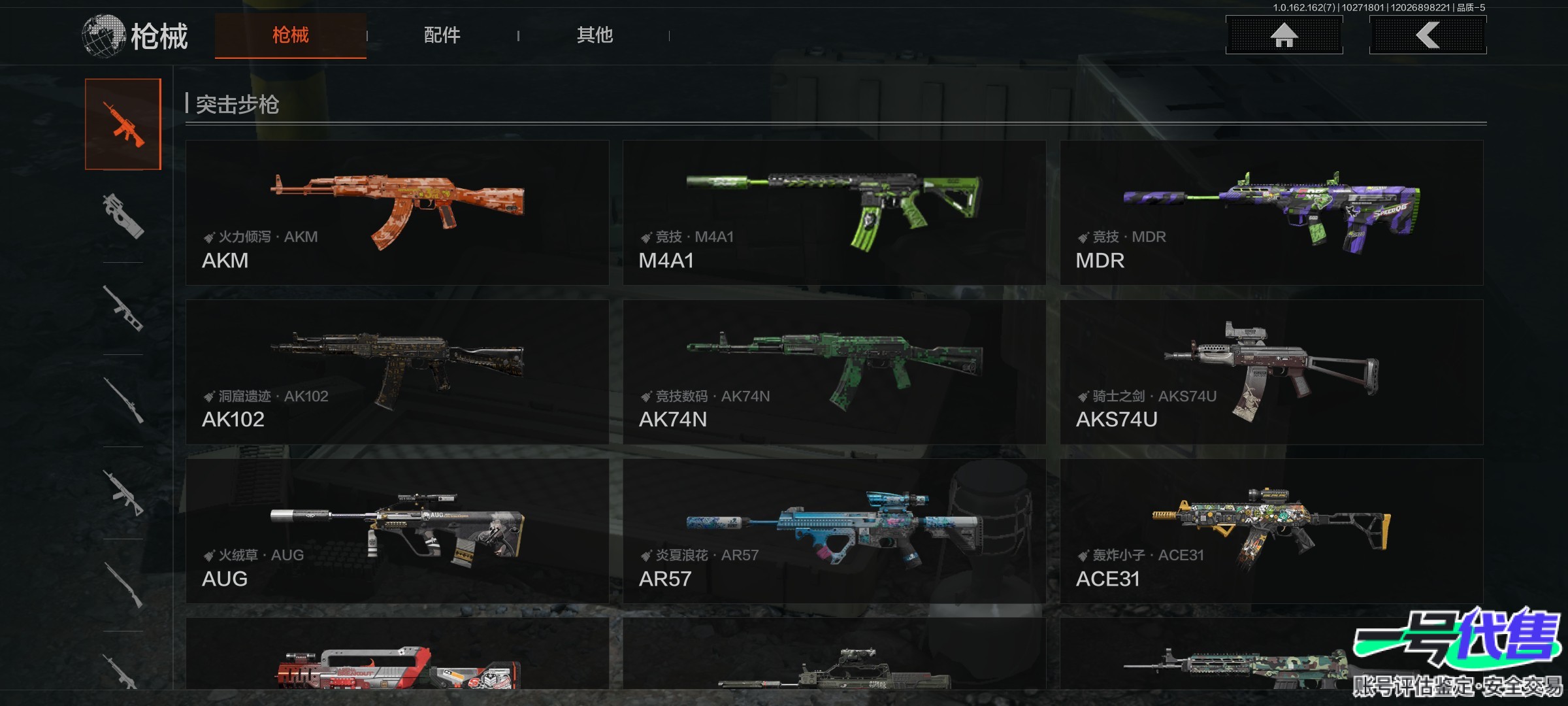Open the 配件 tab
This screenshot has width=1568, height=706.
point(442,35)
